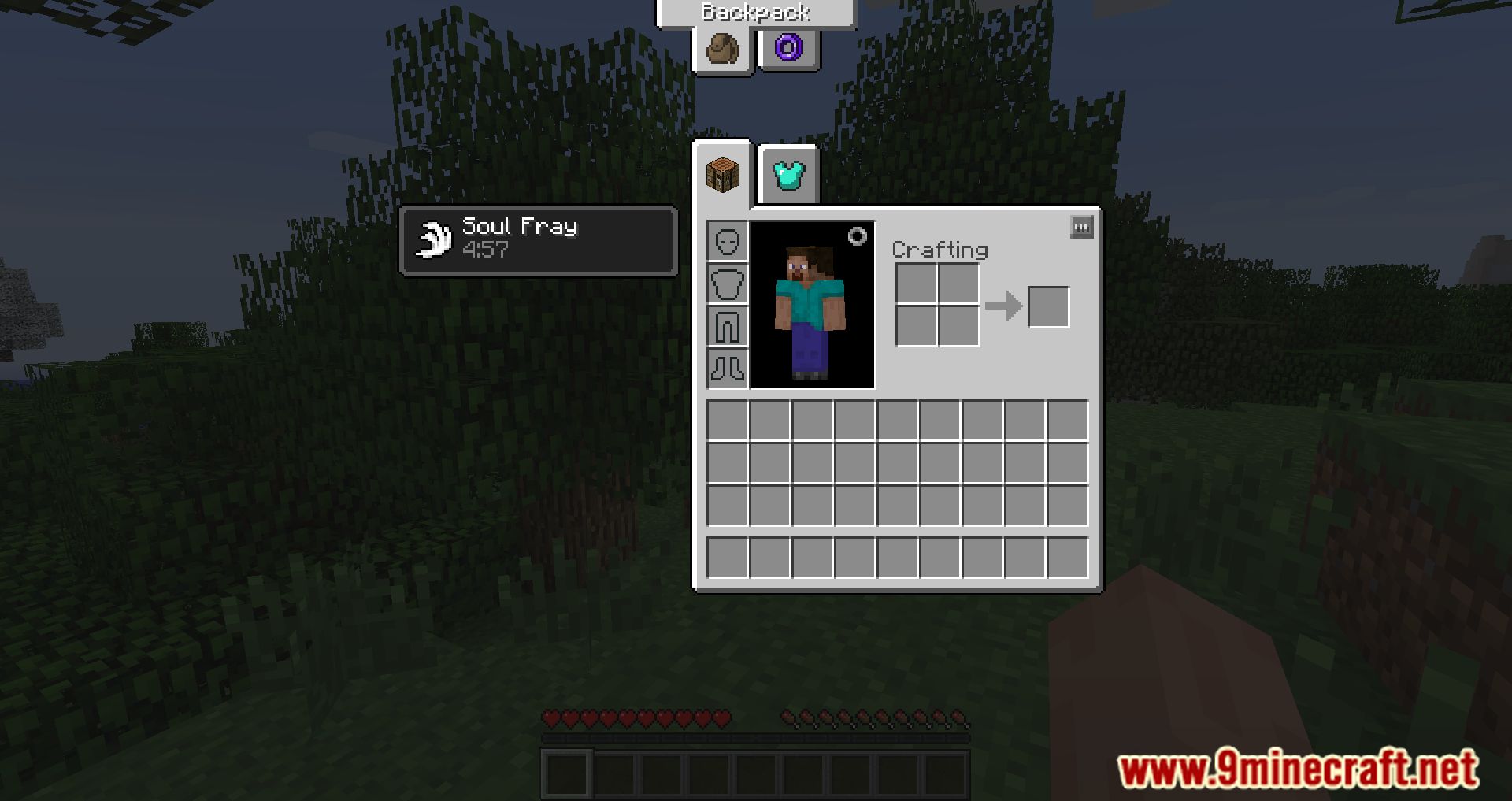Select the Backpack title bar label
The height and width of the screenshot is (801, 1512).
(x=754, y=12)
